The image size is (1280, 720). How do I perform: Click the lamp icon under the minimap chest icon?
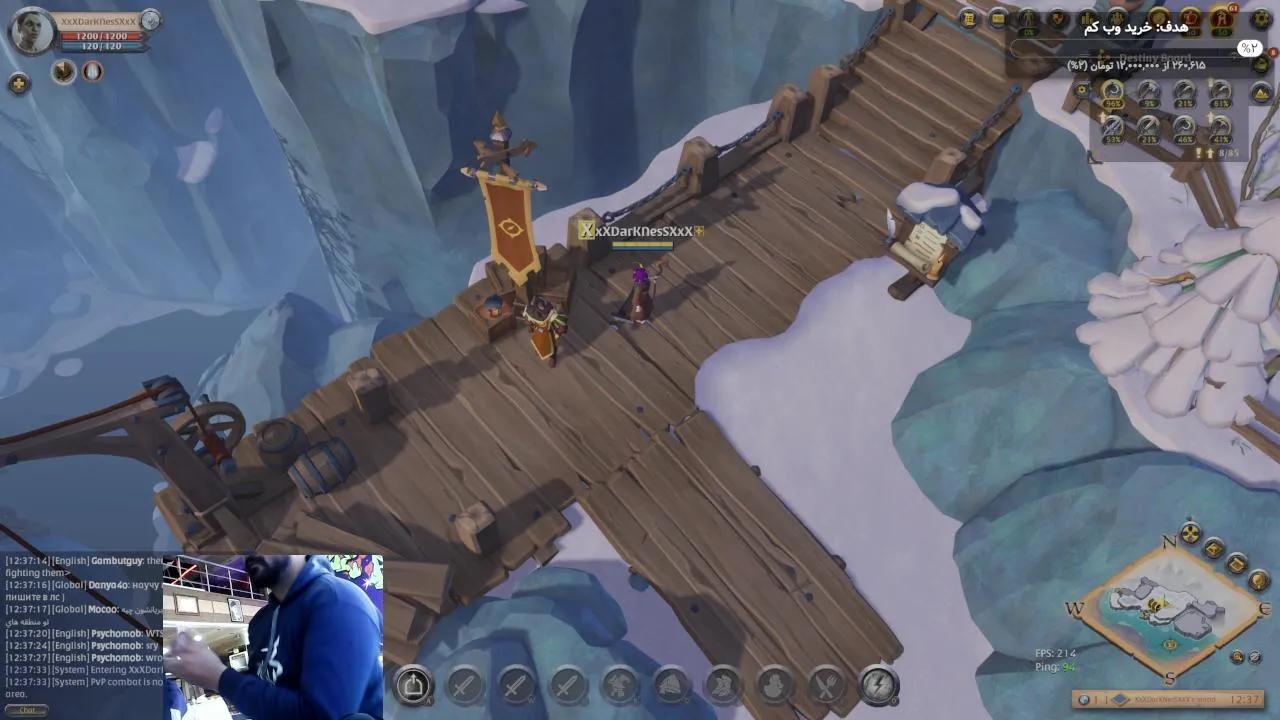coord(1258,581)
